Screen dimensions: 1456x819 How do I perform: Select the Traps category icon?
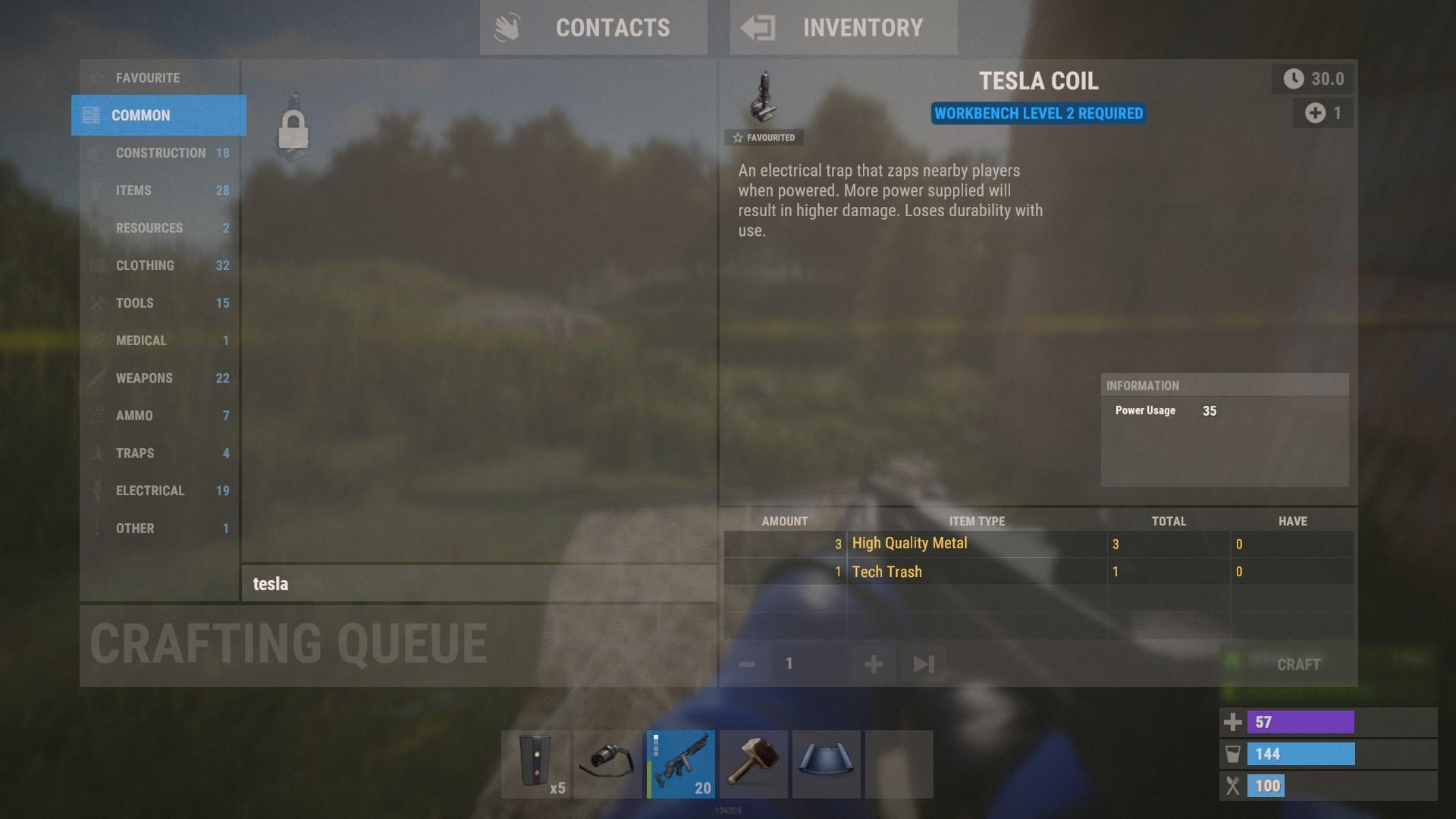point(97,453)
